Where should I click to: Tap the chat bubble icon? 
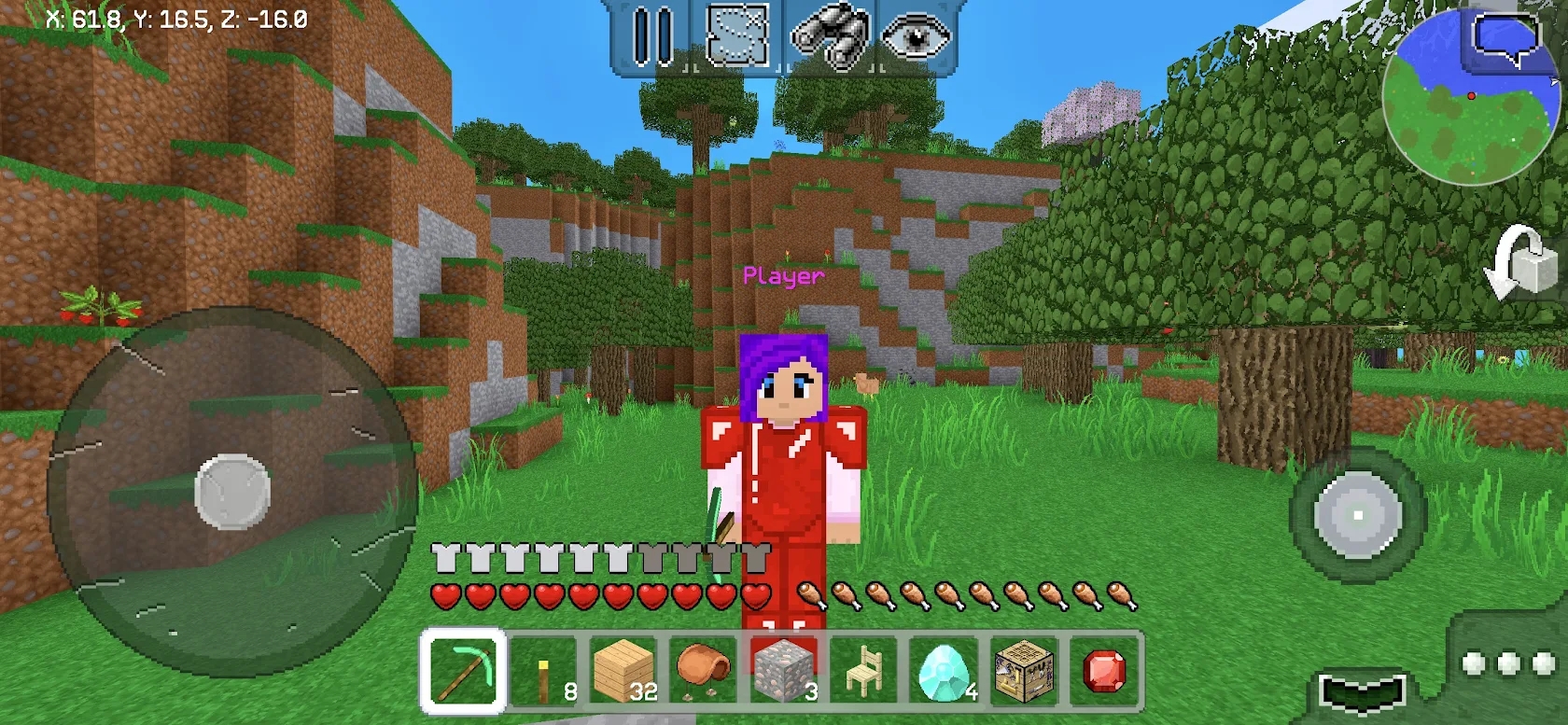click(1505, 35)
